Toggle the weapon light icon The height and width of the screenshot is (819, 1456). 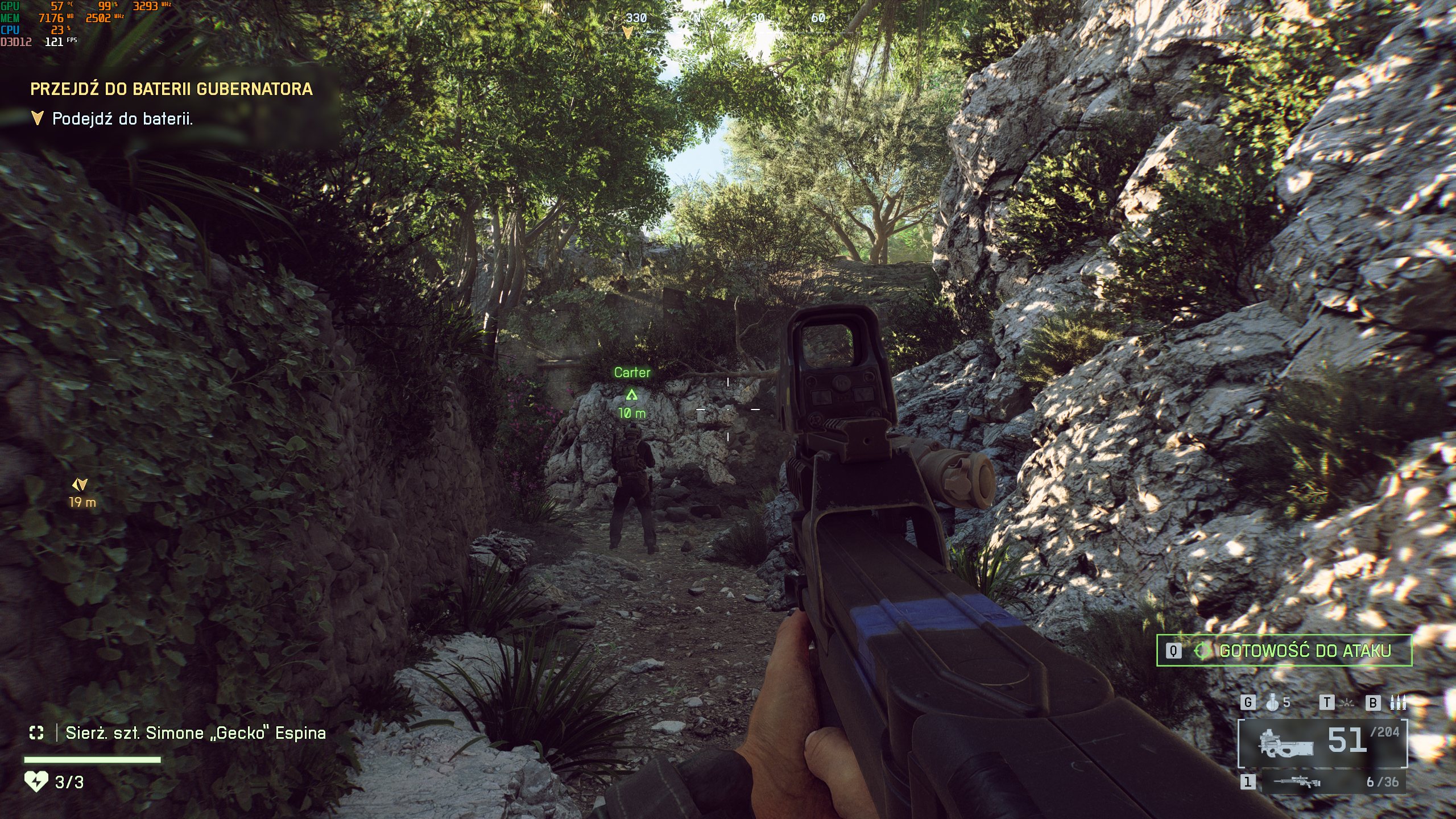pos(1347,704)
